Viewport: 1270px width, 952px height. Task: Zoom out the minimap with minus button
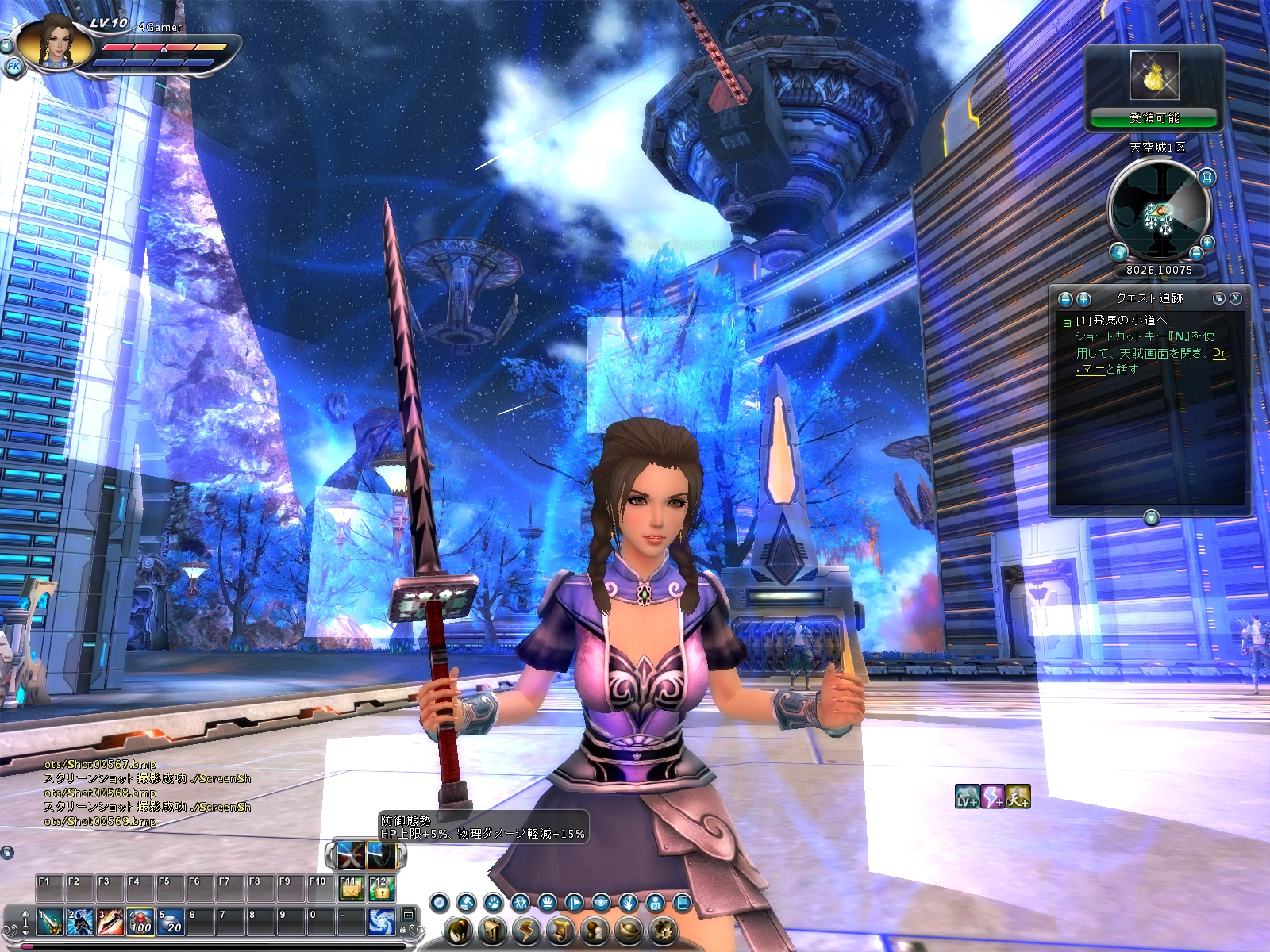1197,253
